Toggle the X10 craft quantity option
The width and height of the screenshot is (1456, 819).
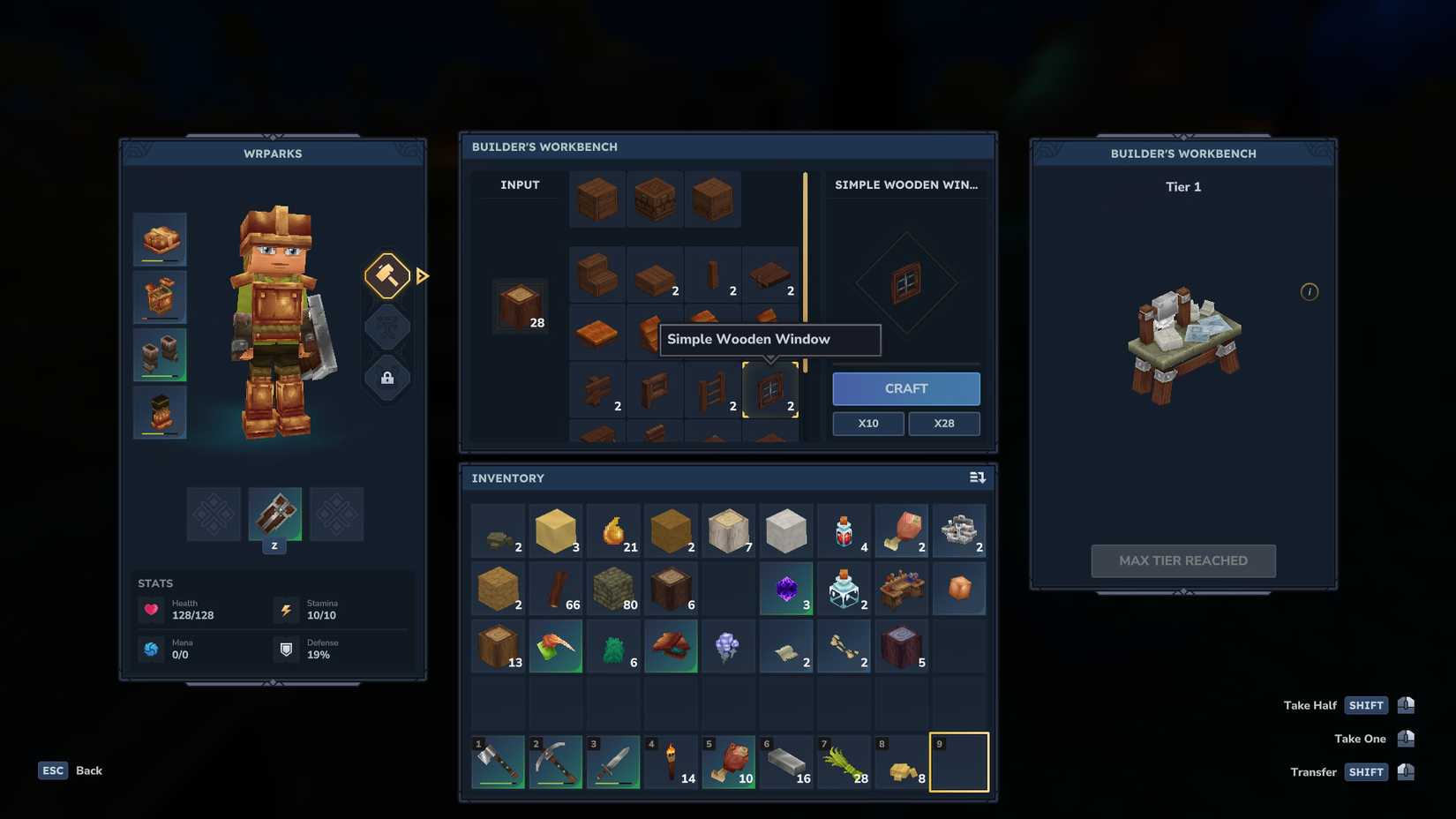867,424
